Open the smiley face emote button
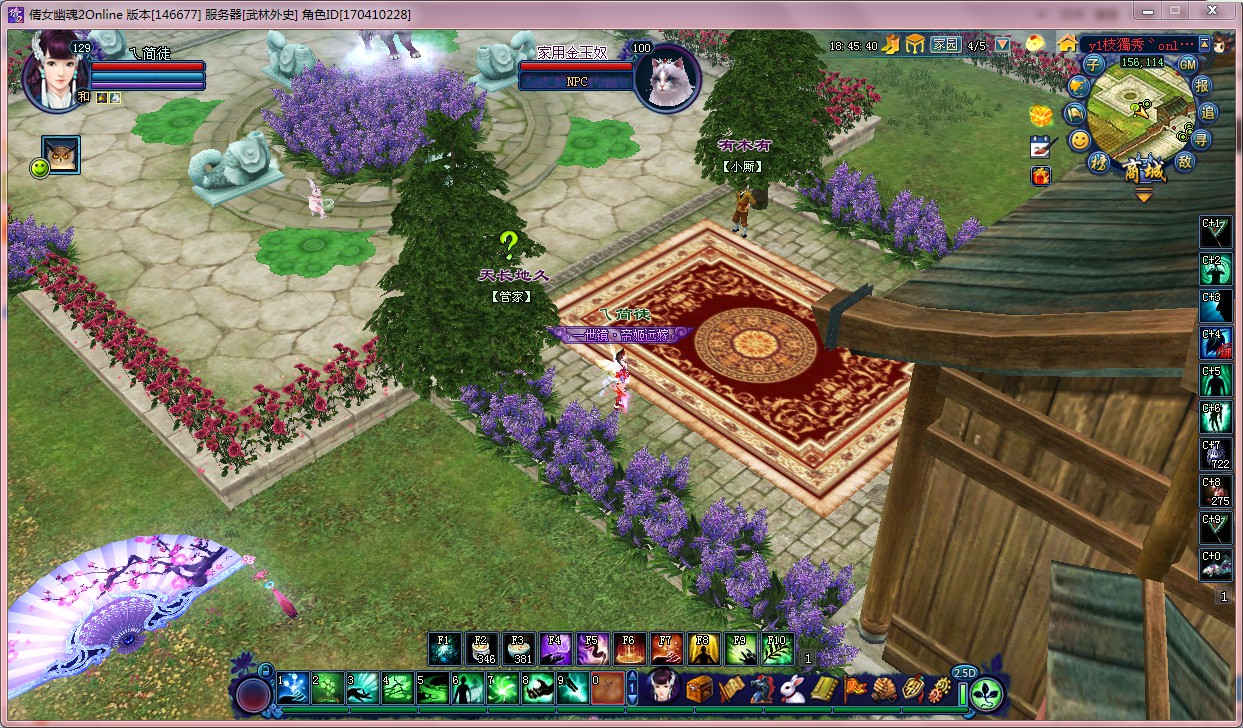The image size is (1243, 728). pos(1079,140)
